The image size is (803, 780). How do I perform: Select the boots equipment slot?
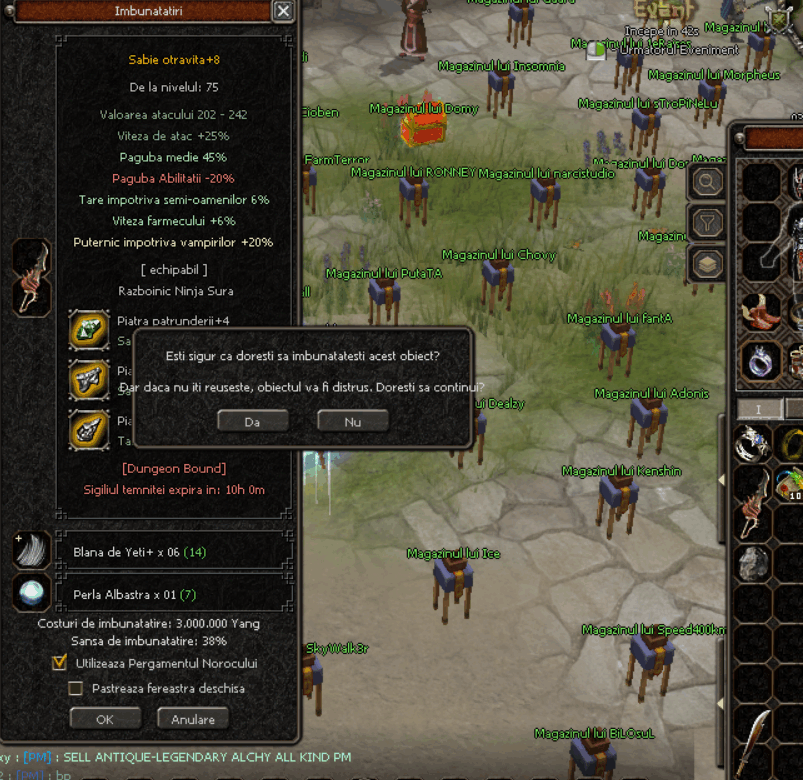tap(760, 311)
